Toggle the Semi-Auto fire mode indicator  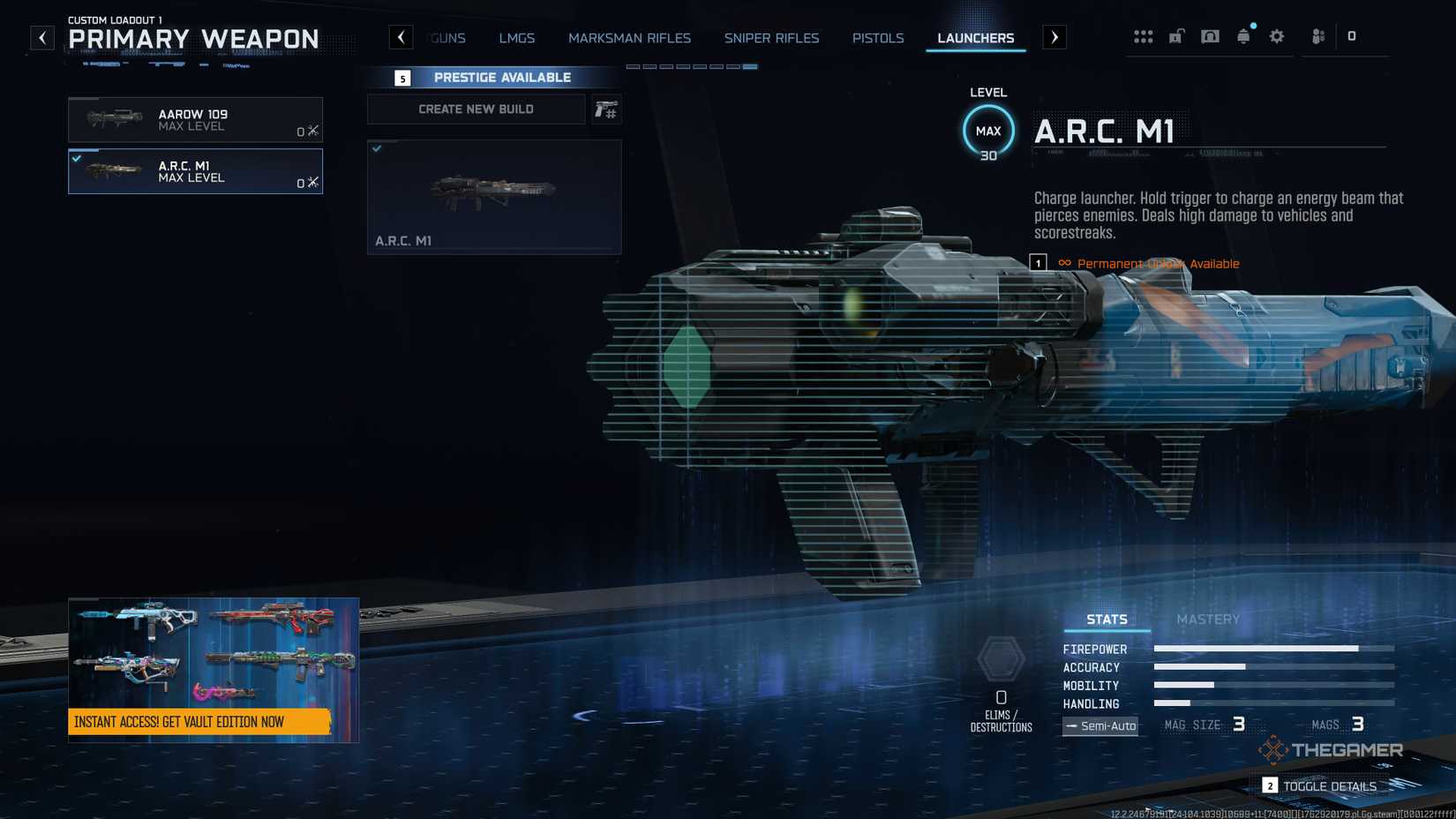click(x=1100, y=725)
